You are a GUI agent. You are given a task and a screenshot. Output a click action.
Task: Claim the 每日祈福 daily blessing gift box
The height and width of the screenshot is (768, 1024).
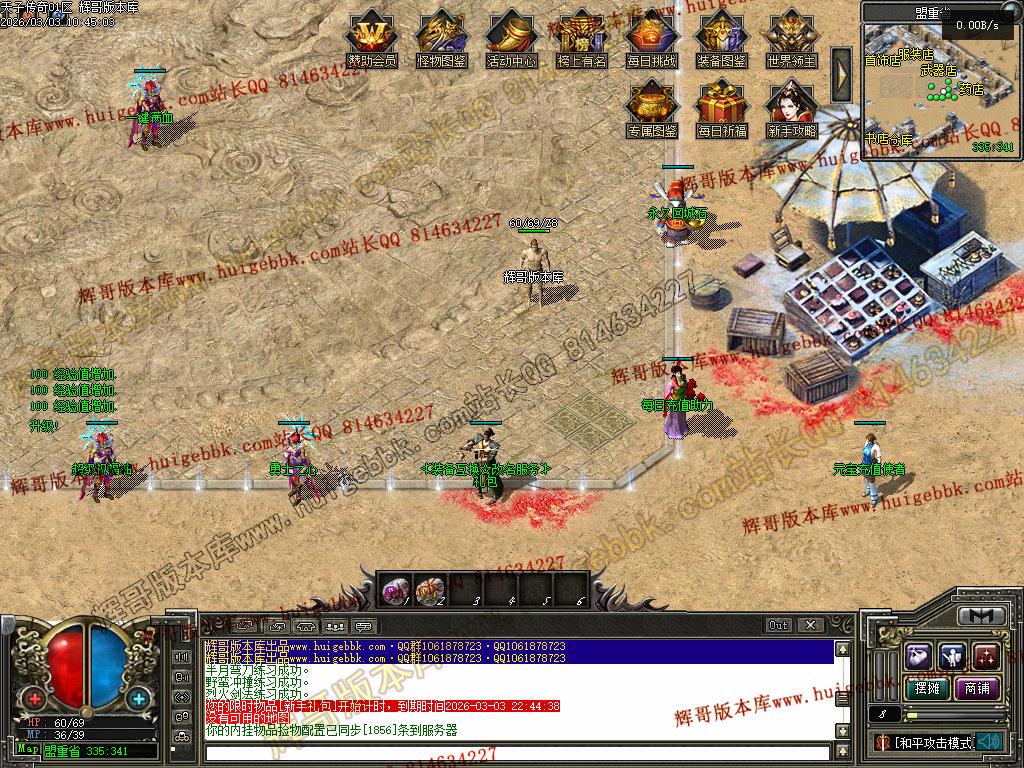[x=721, y=107]
